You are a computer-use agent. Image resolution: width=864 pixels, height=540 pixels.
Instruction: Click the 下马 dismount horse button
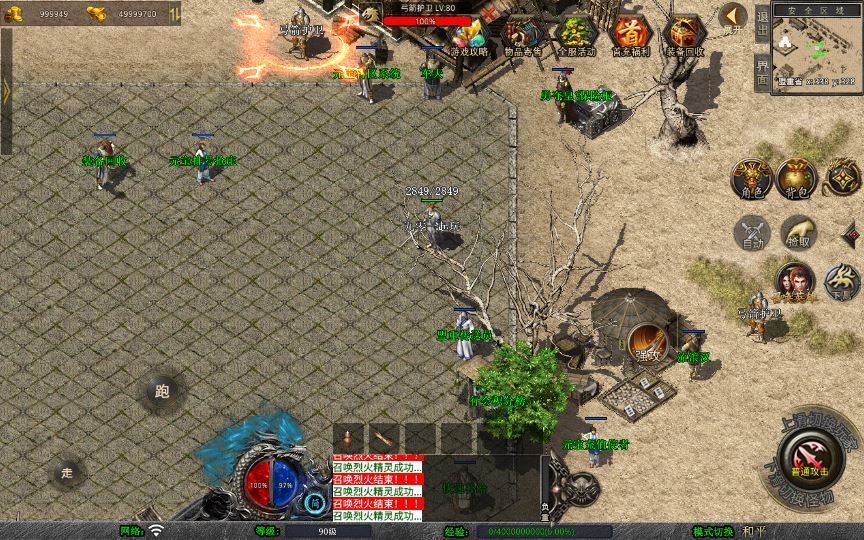coord(842,281)
